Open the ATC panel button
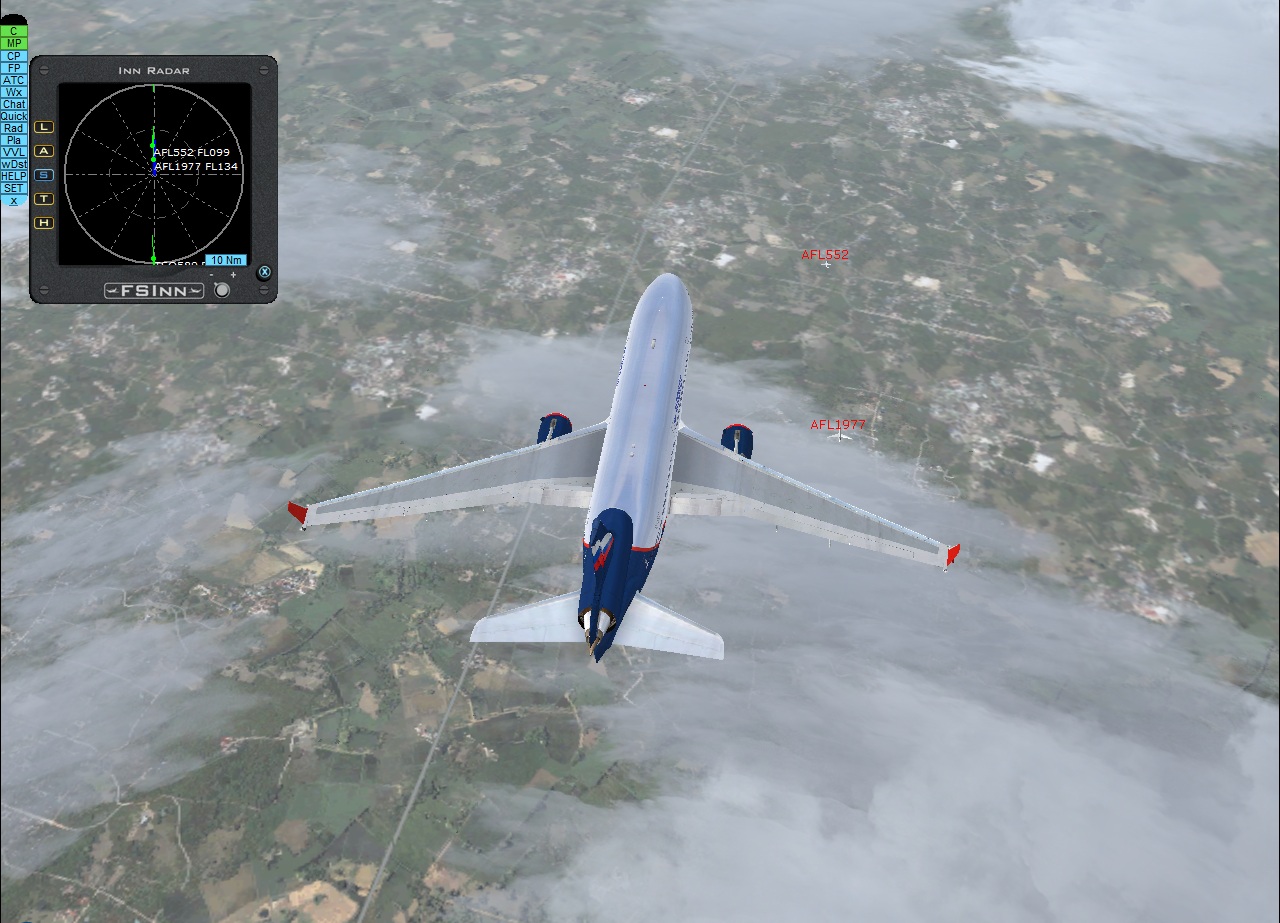The image size is (1280, 923). (14, 80)
